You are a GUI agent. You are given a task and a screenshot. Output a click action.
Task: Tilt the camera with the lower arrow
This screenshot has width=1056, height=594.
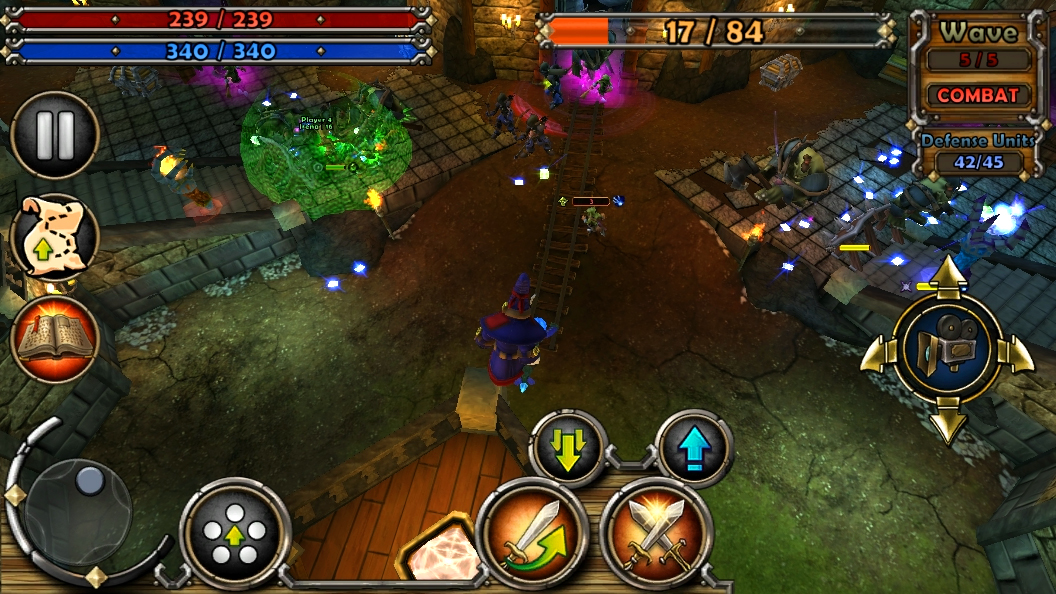click(x=947, y=424)
